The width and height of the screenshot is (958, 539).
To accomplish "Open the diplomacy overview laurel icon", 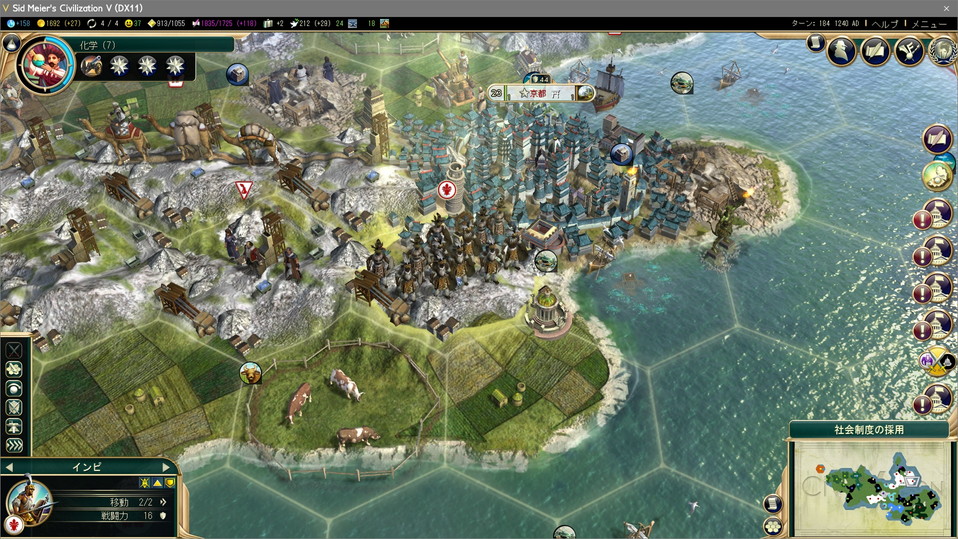I will click(x=942, y=50).
